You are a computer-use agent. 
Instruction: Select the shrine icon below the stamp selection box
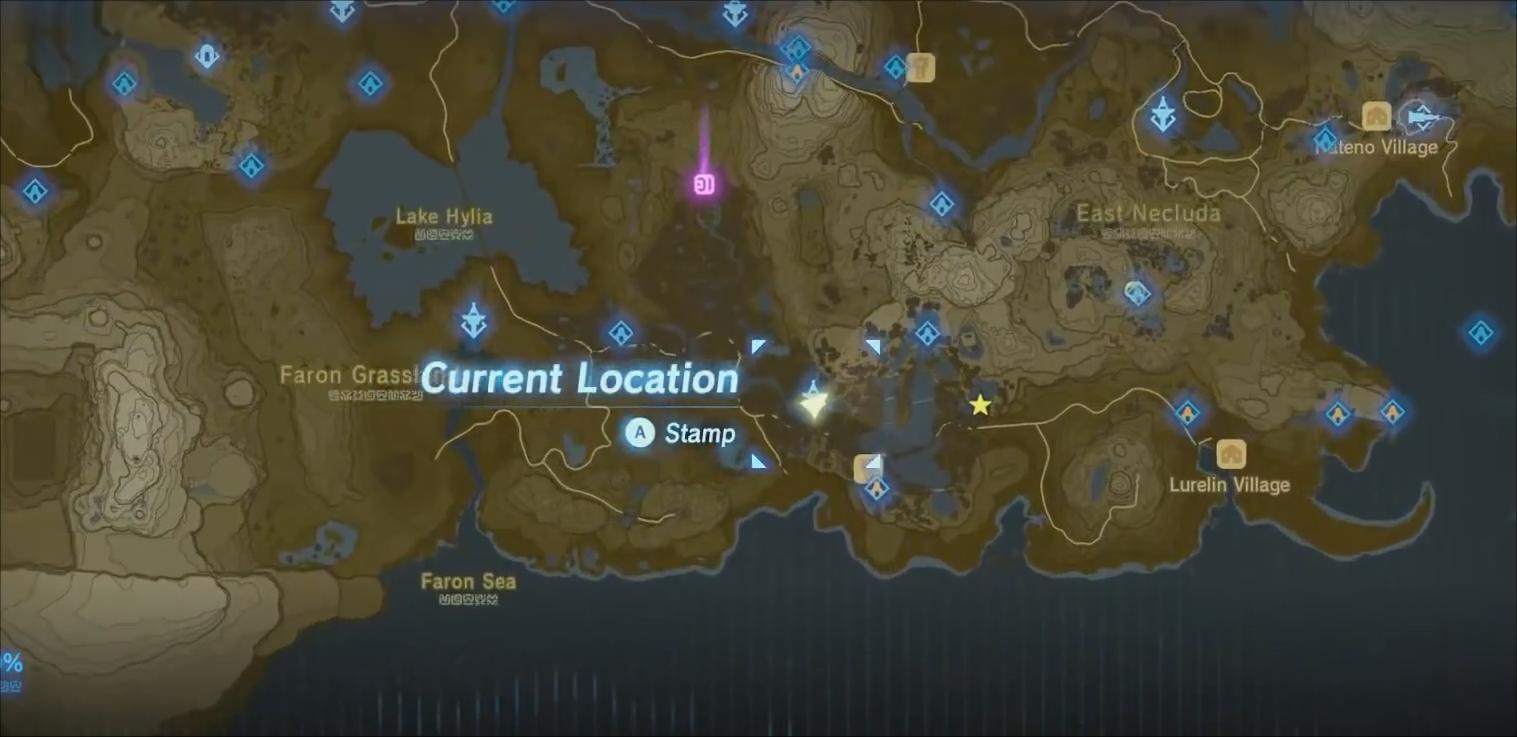[x=877, y=488]
